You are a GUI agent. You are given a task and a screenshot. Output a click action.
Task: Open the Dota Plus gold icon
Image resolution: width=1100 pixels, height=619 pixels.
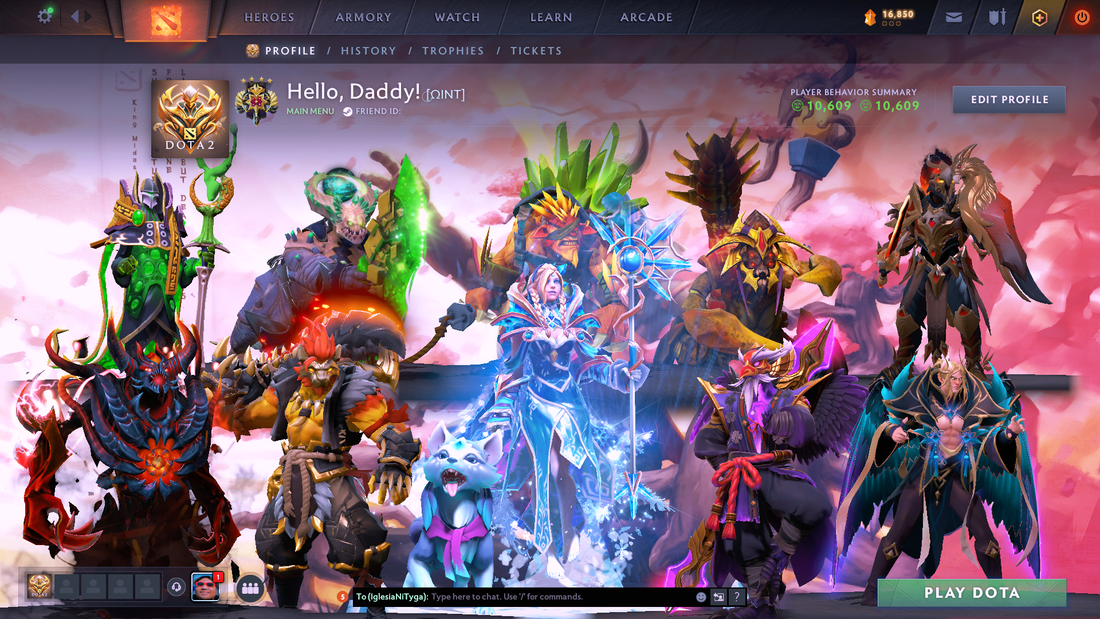(x=1040, y=17)
